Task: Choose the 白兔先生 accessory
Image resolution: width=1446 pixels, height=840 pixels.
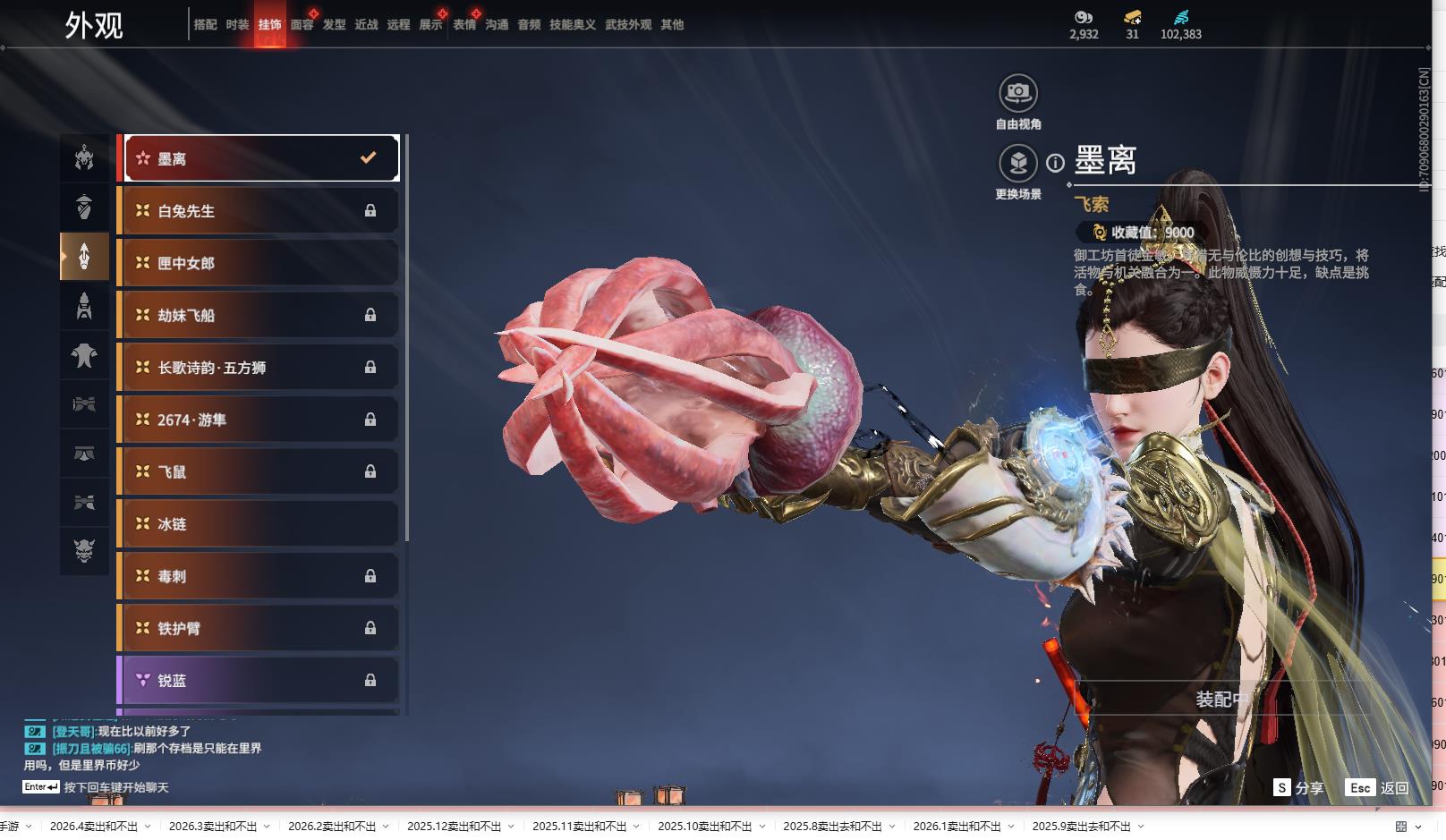Action: 259,211
